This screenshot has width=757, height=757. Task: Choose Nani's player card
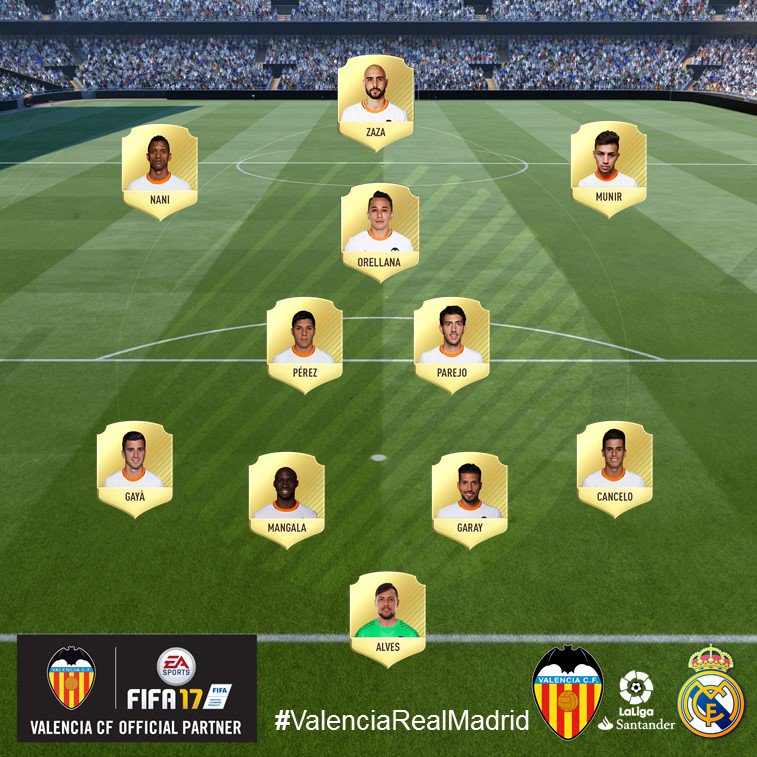(159, 170)
